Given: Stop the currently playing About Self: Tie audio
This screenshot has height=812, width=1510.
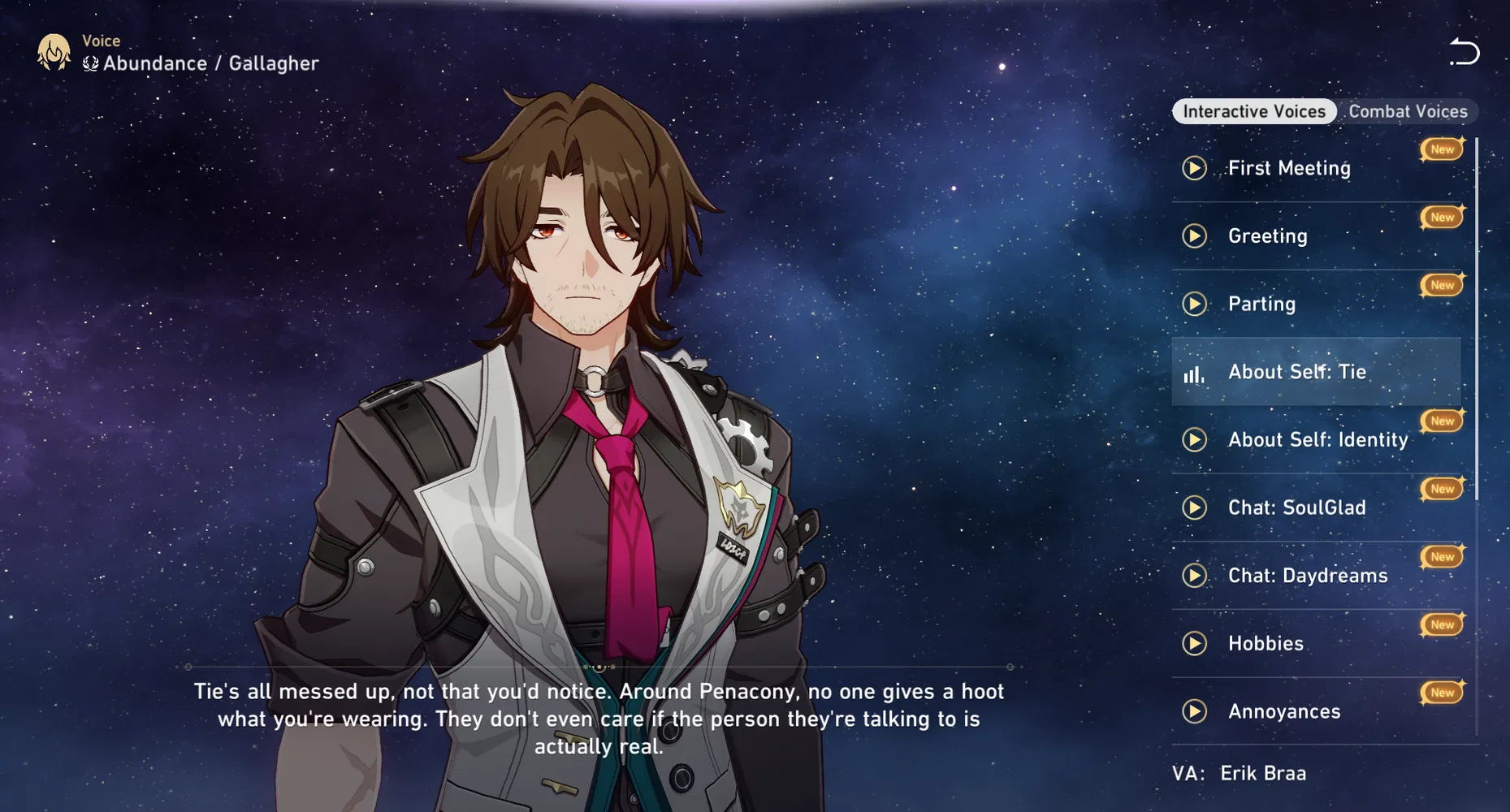Looking at the screenshot, I should click(x=1192, y=372).
